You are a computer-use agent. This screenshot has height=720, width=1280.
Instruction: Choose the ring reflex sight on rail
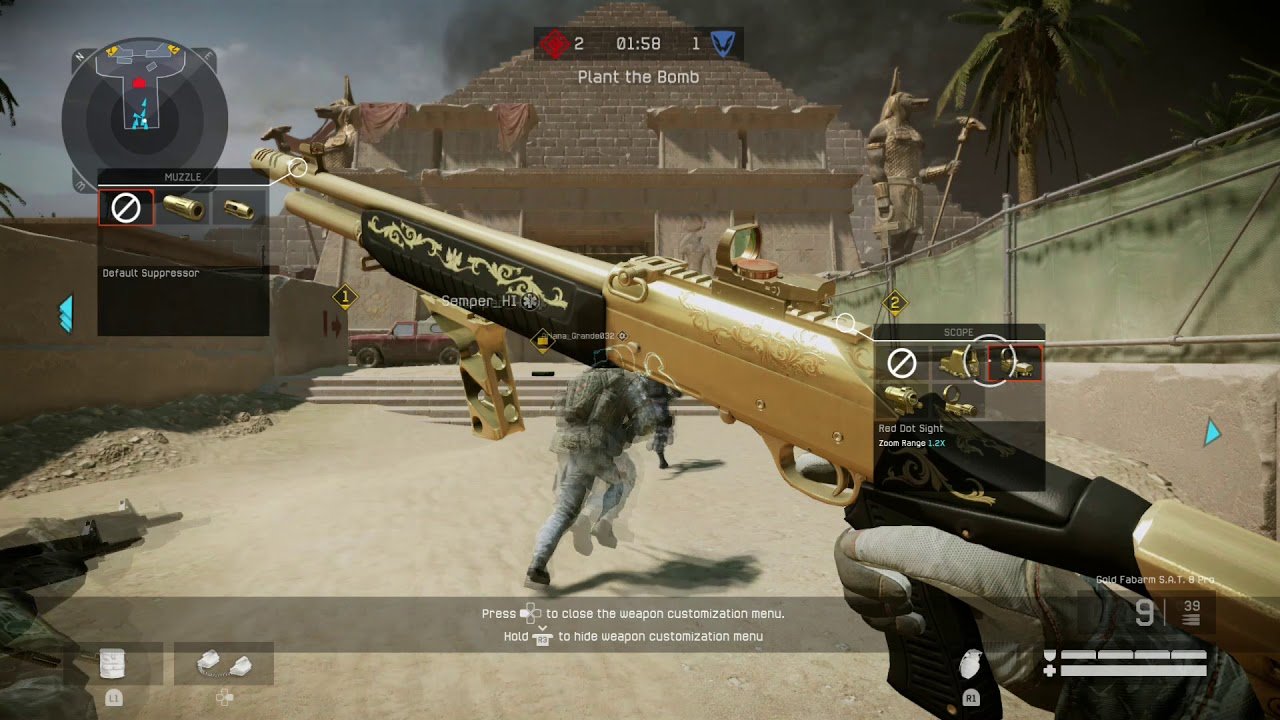coord(958,401)
